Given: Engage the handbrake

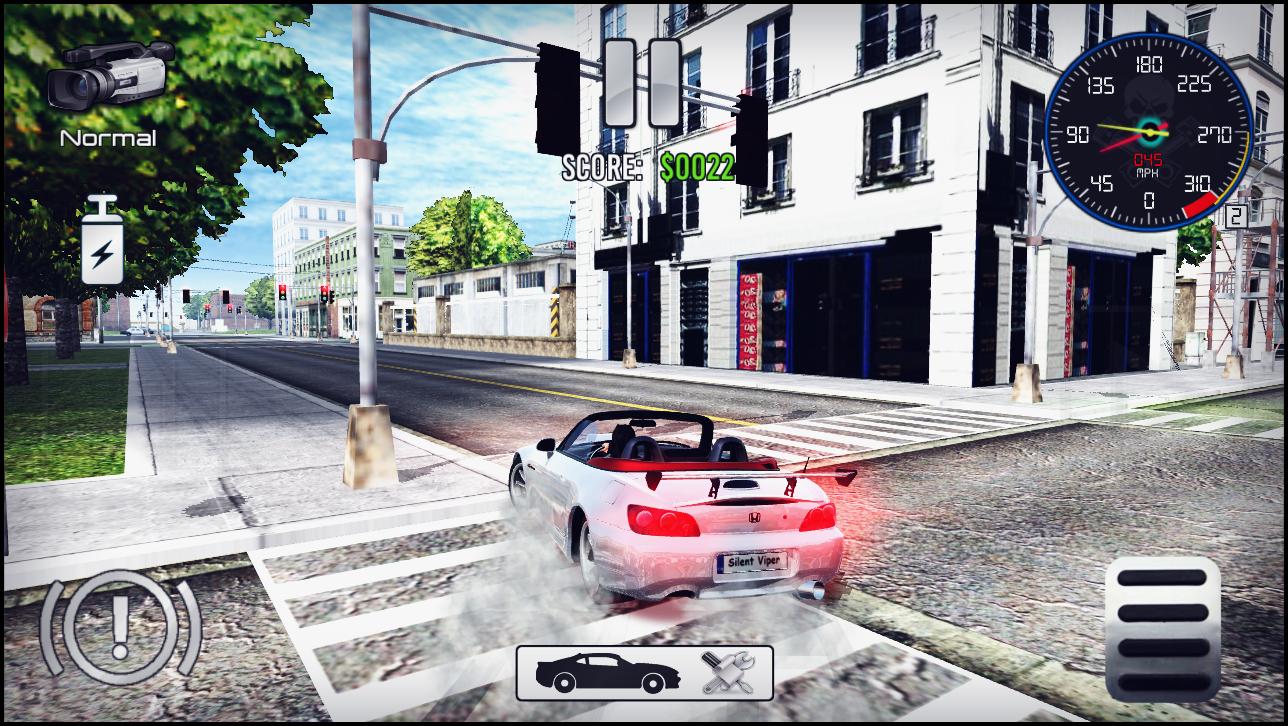Looking at the screenshot, I should [120, 627].
